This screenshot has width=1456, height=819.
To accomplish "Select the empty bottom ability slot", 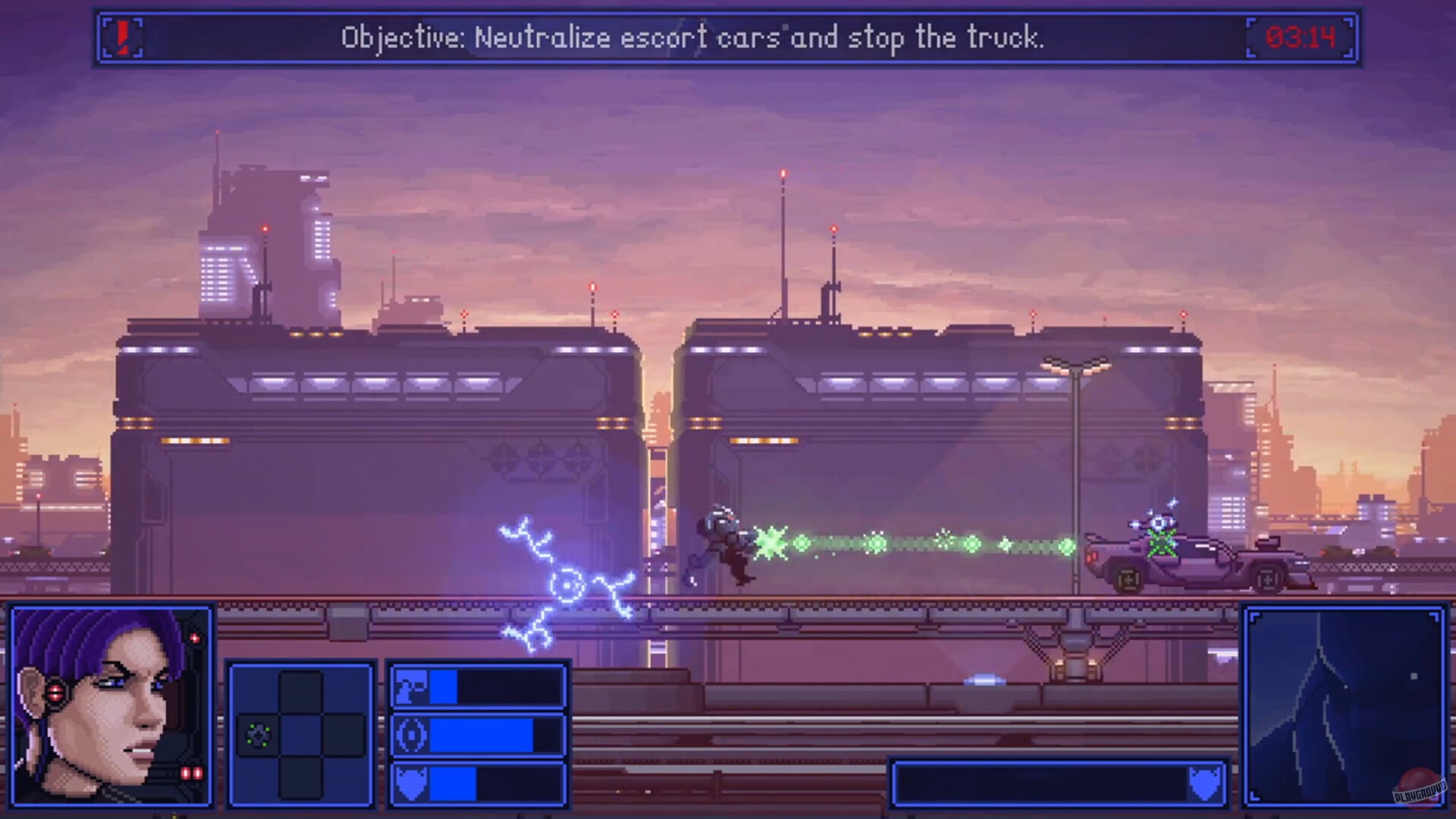I will (x=302, y=777).
